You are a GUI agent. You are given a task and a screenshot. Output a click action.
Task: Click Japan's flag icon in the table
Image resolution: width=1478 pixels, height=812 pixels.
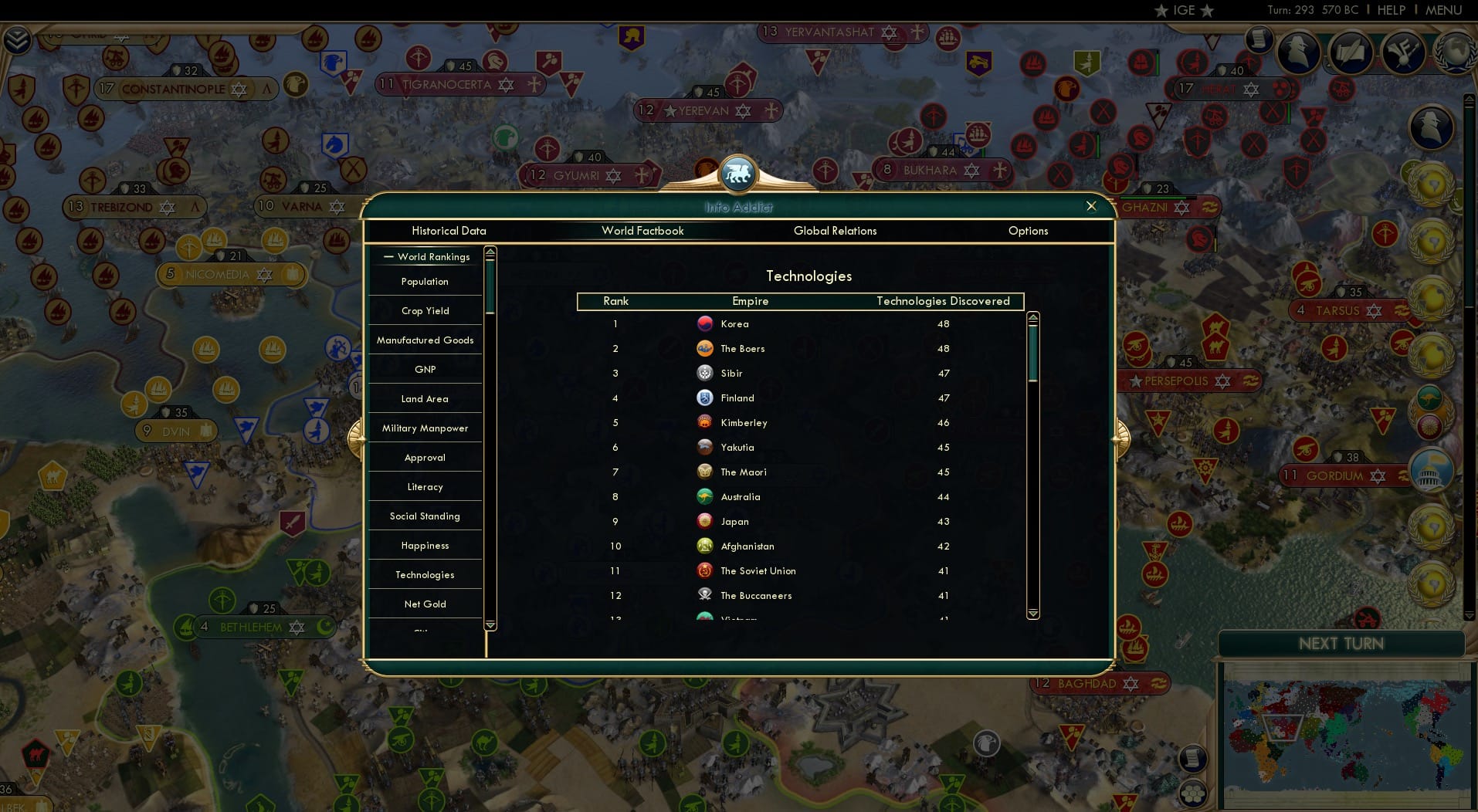click(x=705, y=521)
